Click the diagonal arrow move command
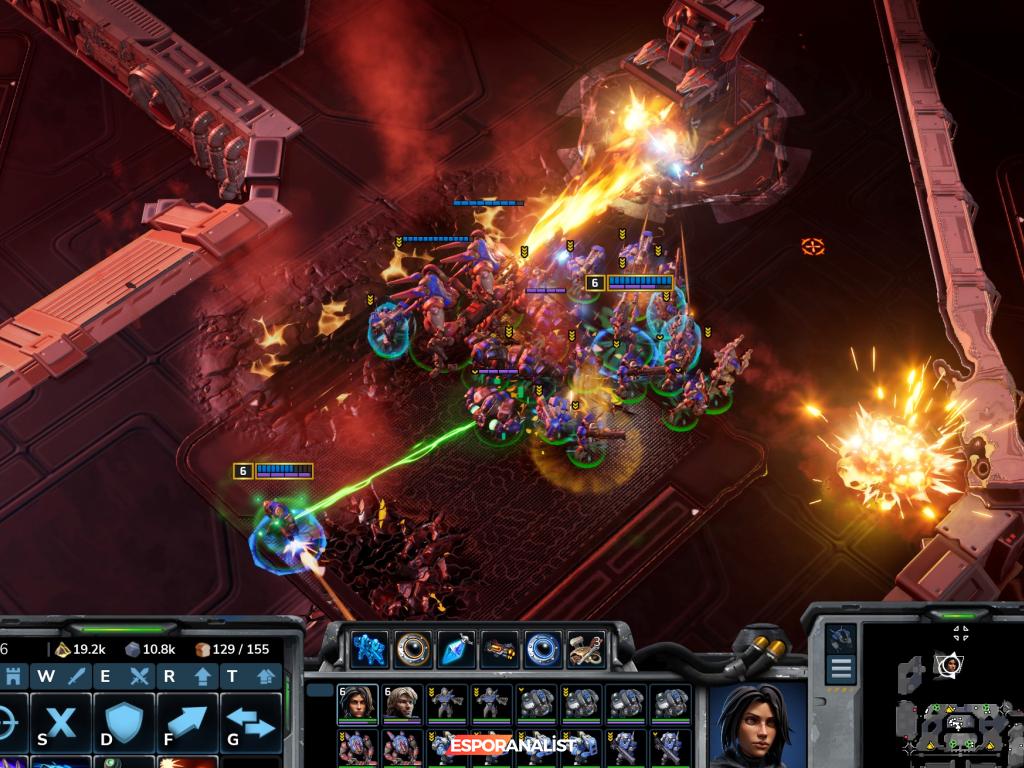1024x768 pixels. (186, 722)
